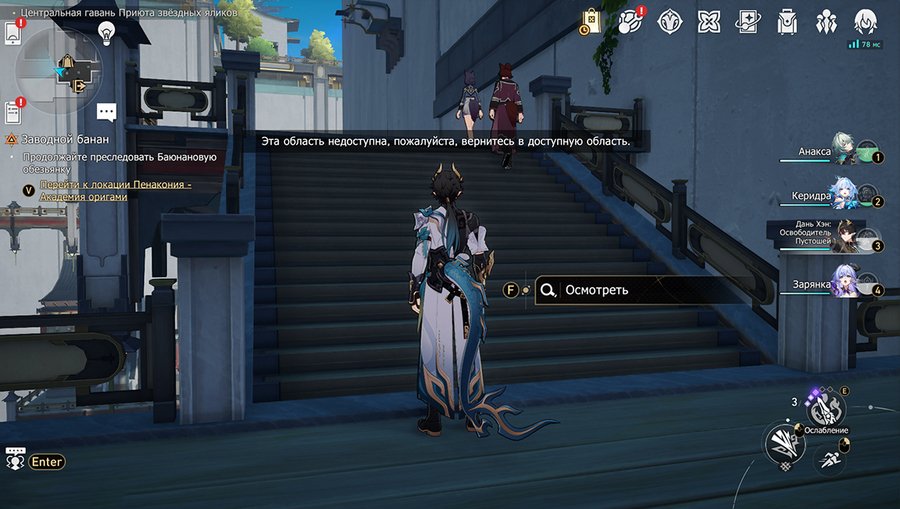Switch to party member Анакса
The width and height of the screenshot is (900, 509).
pos(845,152)
